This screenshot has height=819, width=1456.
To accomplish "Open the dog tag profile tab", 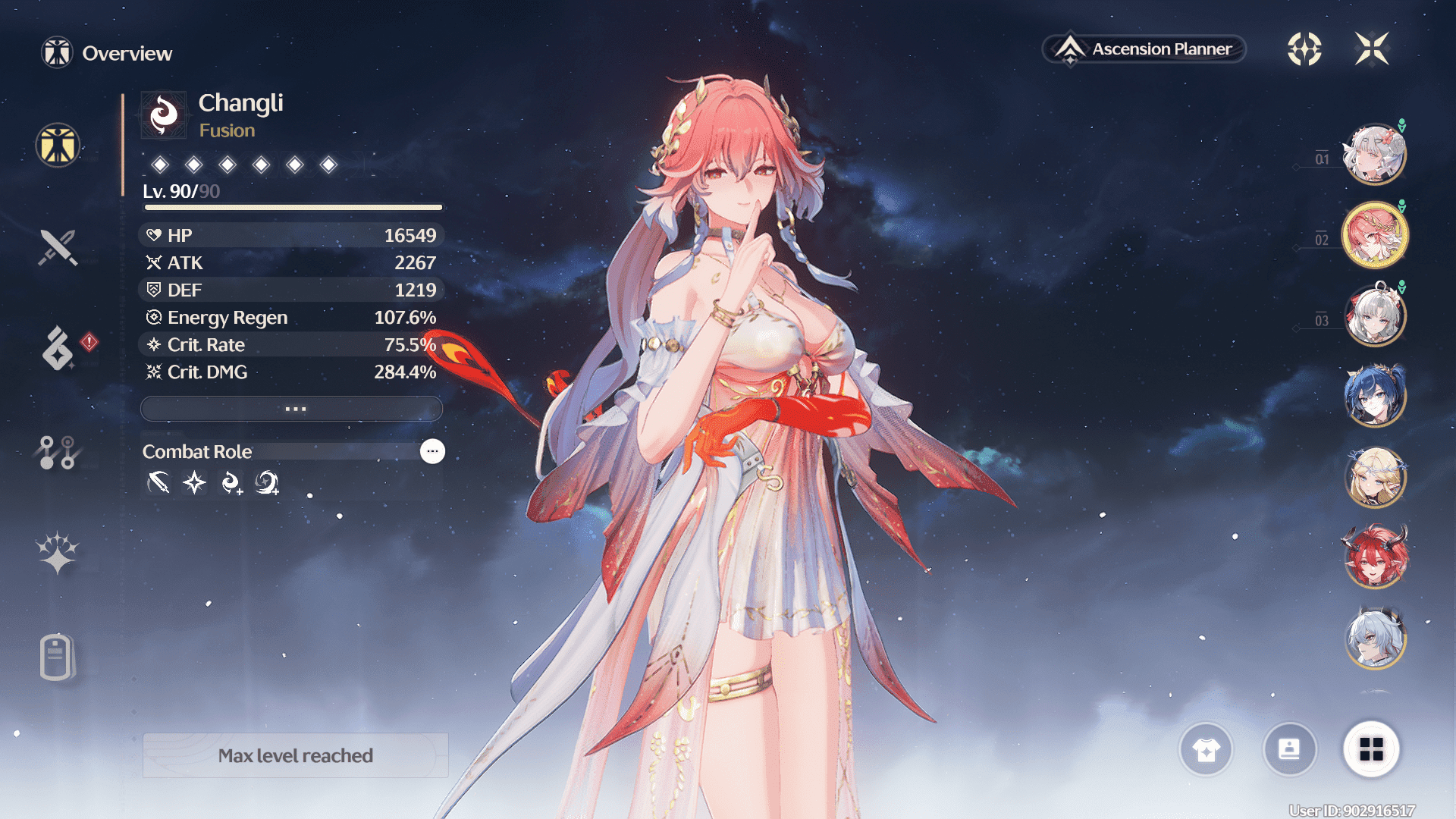I will (57, 656).
